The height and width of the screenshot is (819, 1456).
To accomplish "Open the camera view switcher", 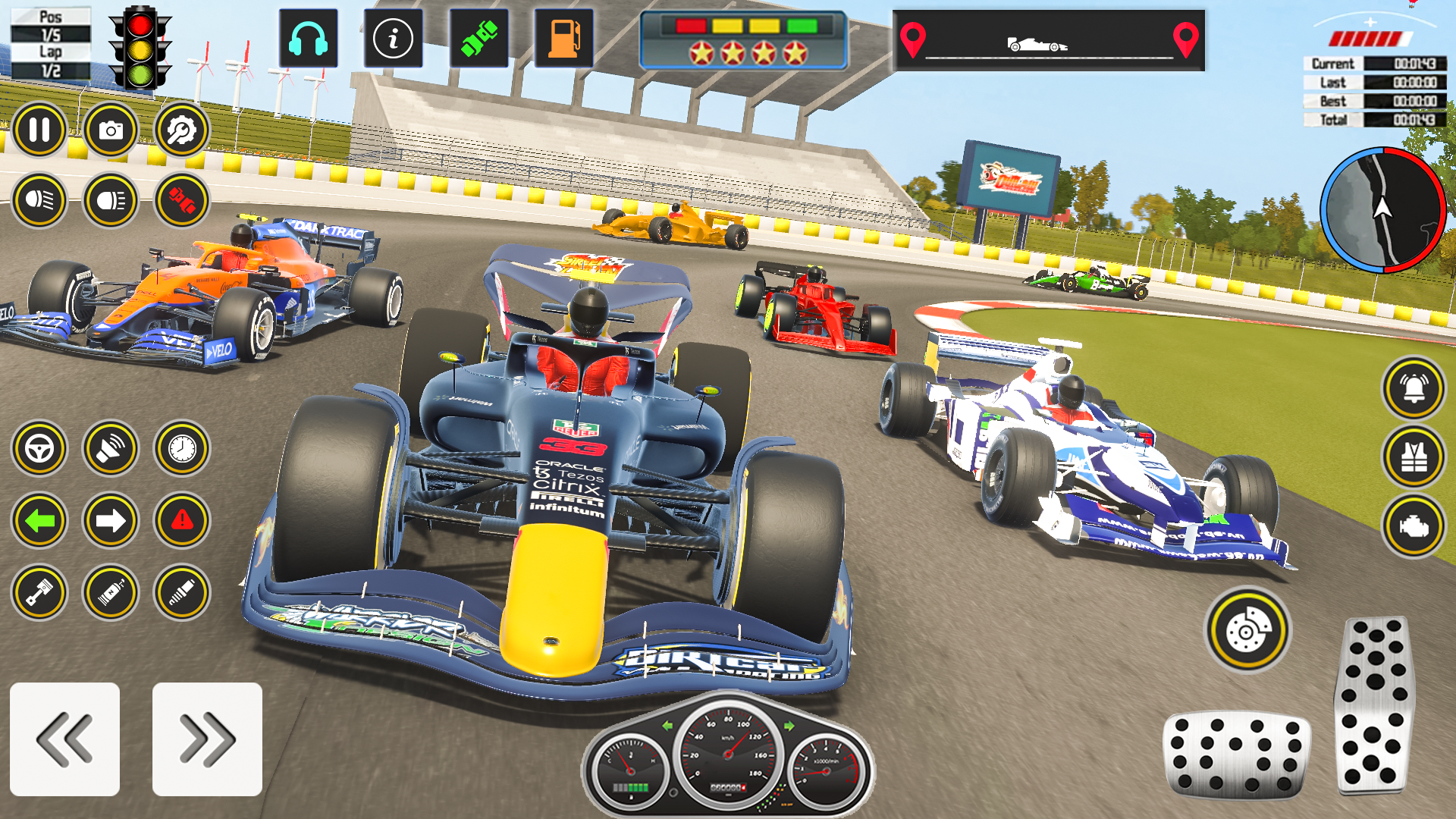I will (112, 129).
